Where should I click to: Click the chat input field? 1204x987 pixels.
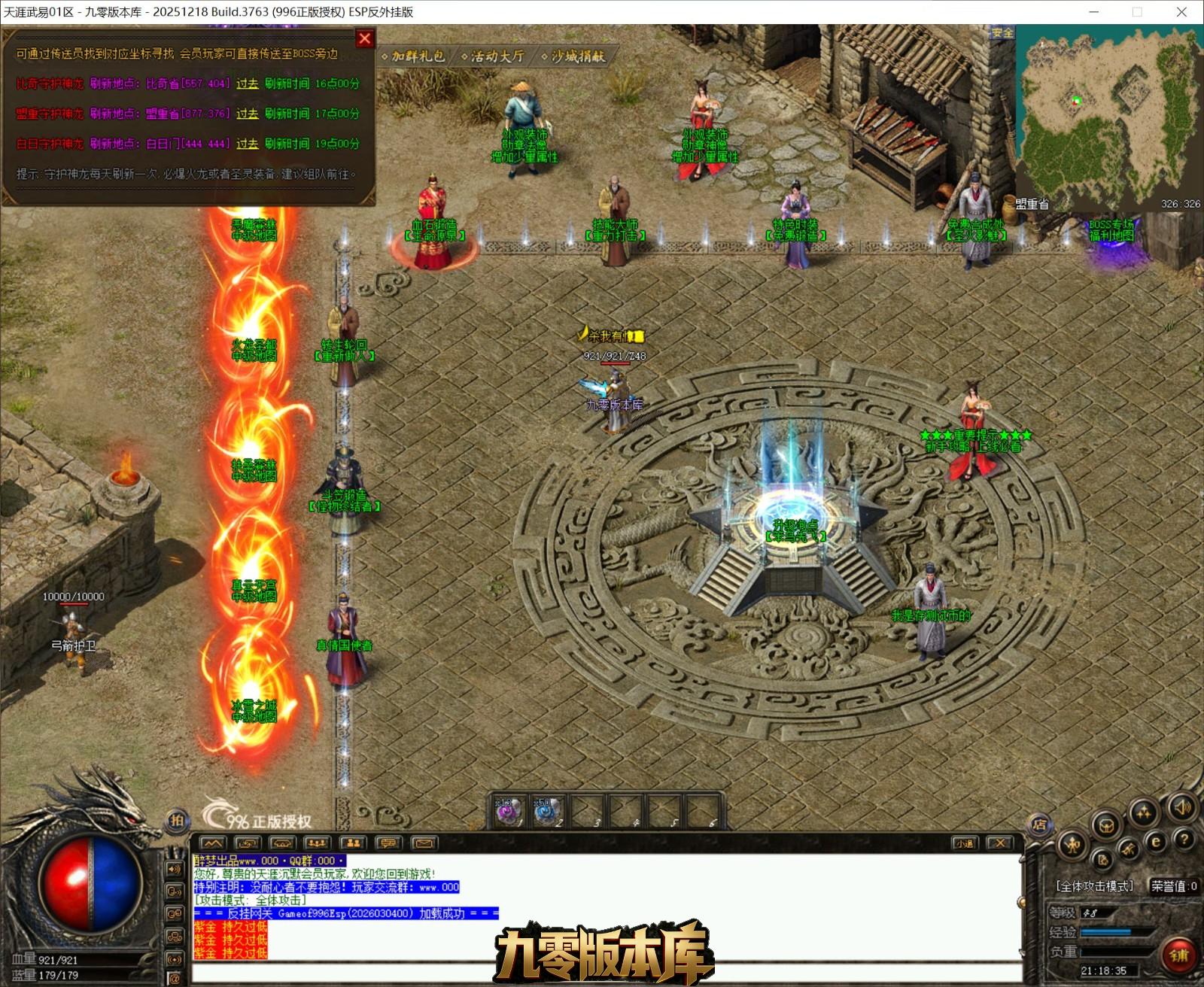602,973
